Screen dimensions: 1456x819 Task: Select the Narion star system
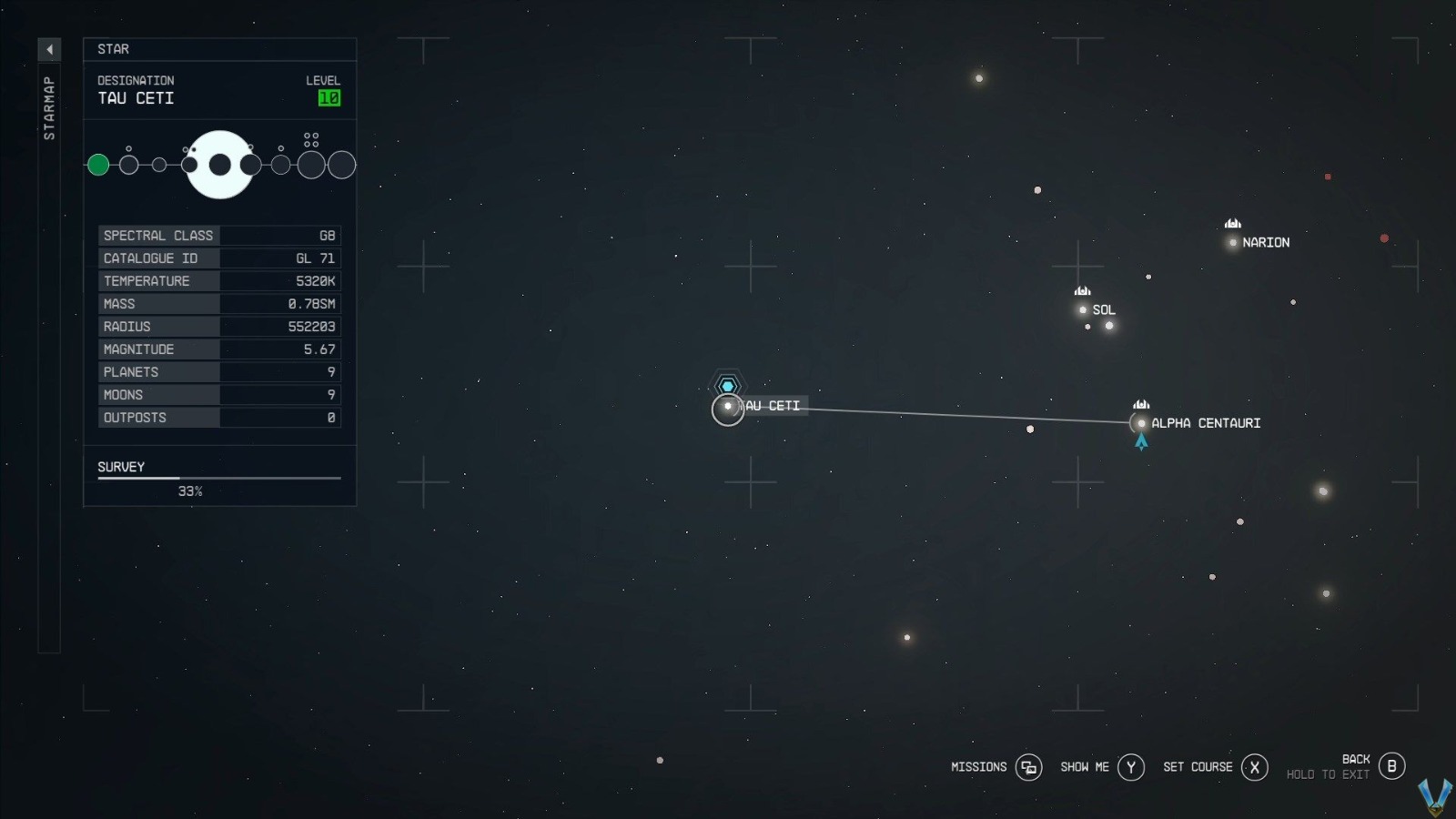pyautogui.click(x=1233, y=242)
